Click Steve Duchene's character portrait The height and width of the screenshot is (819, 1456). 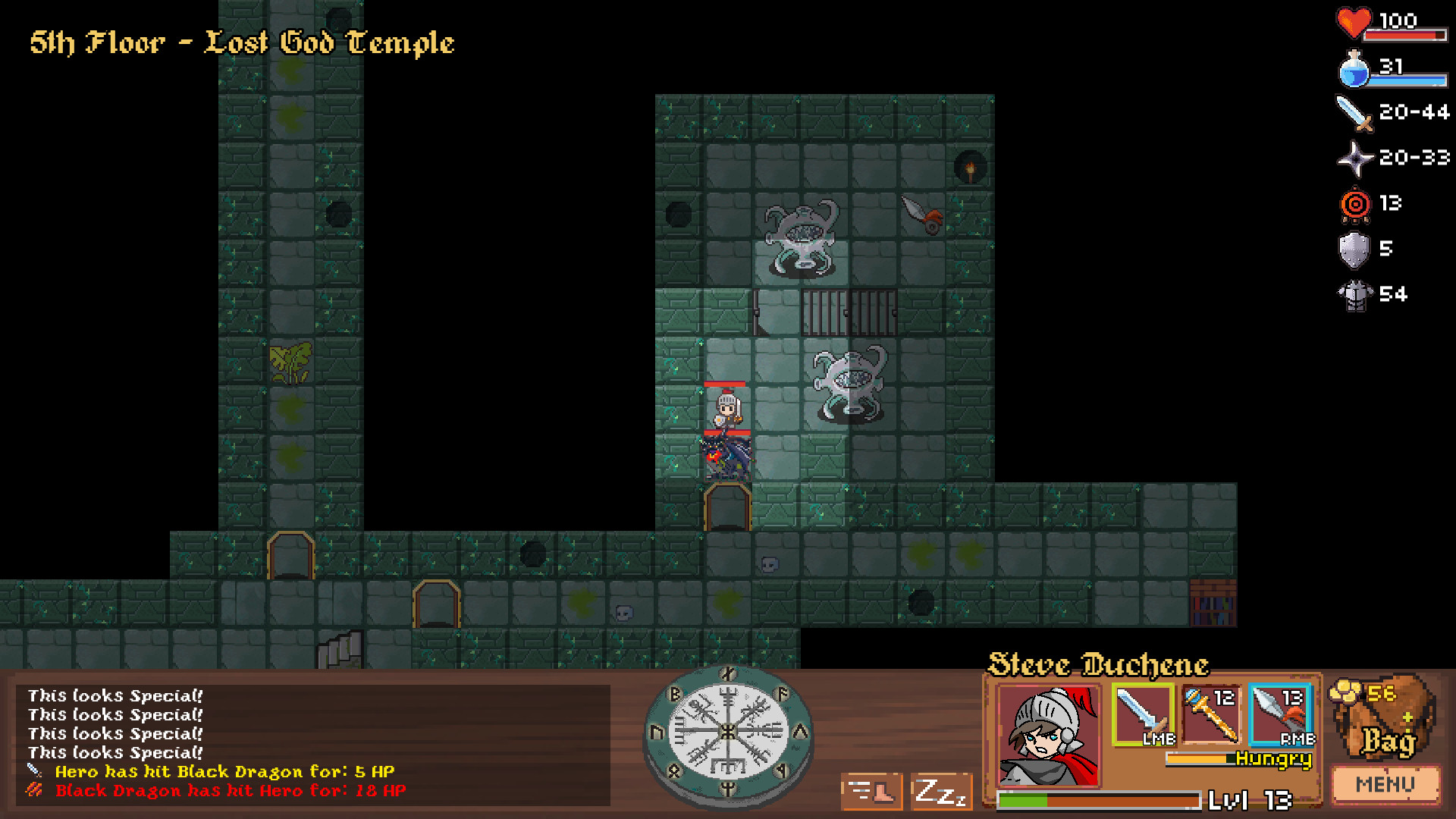coord(1048,734)
